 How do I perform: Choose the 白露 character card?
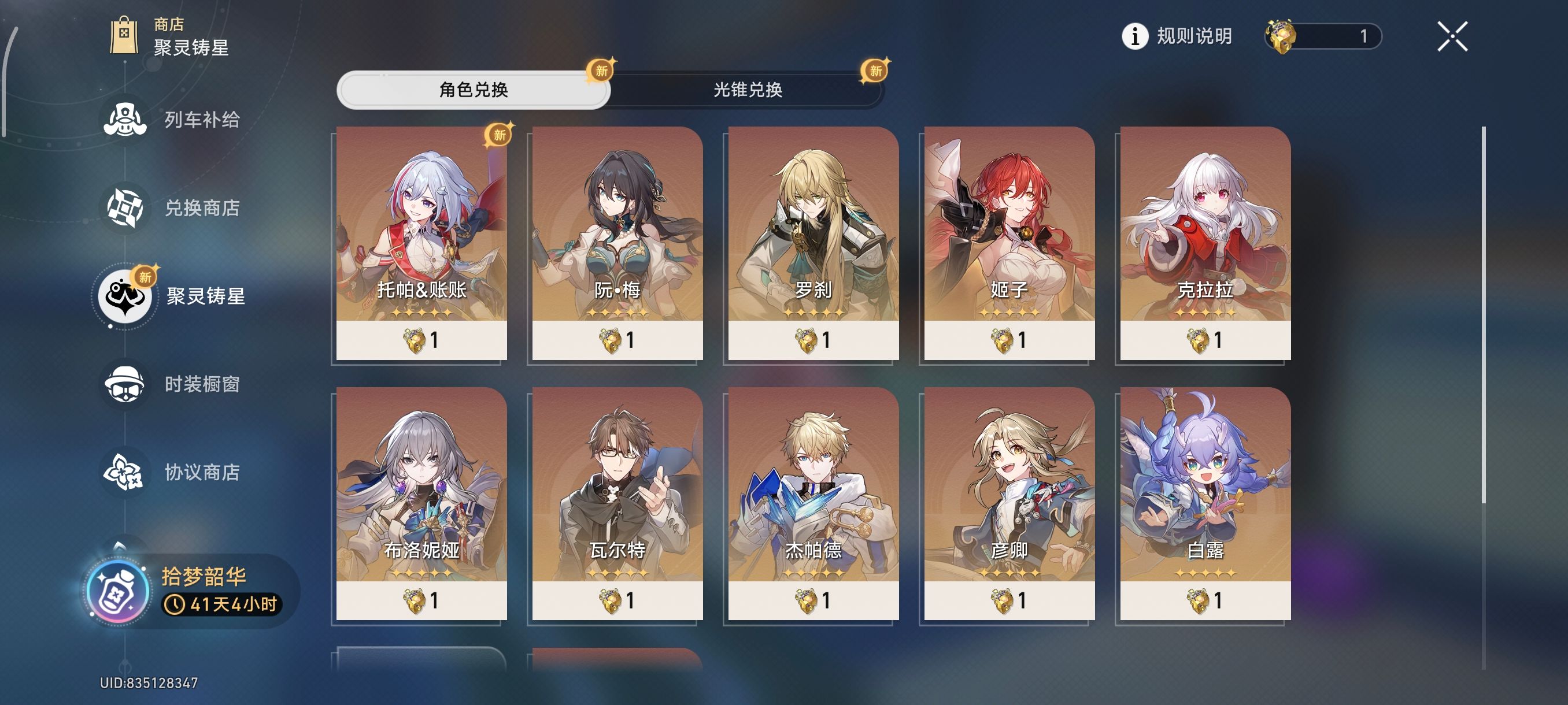1205,504
